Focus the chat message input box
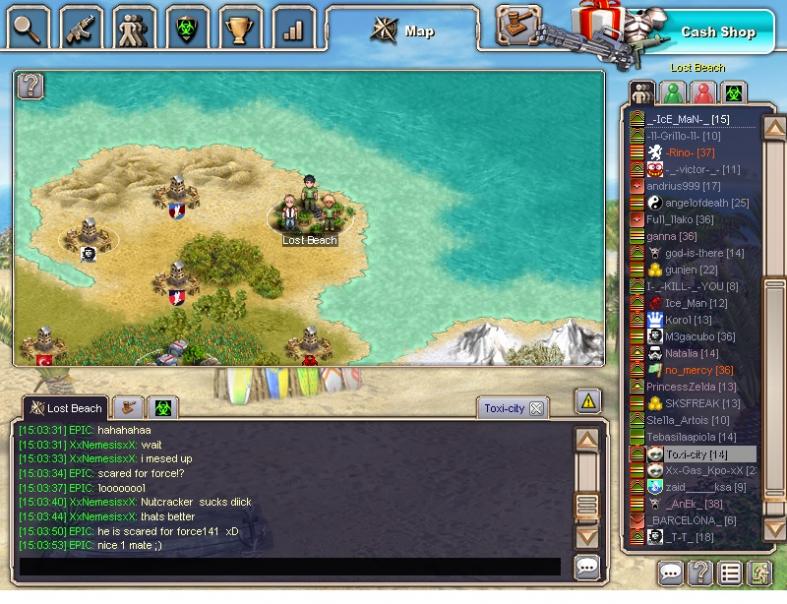The image size is (787, 604). pyautogui.click(x=290, y=567)
